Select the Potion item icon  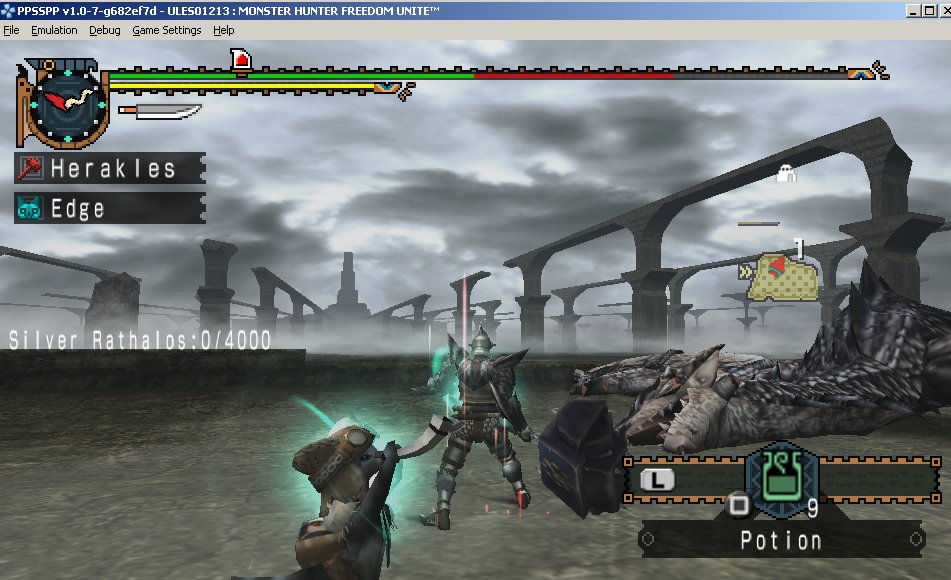pos(782,477)
